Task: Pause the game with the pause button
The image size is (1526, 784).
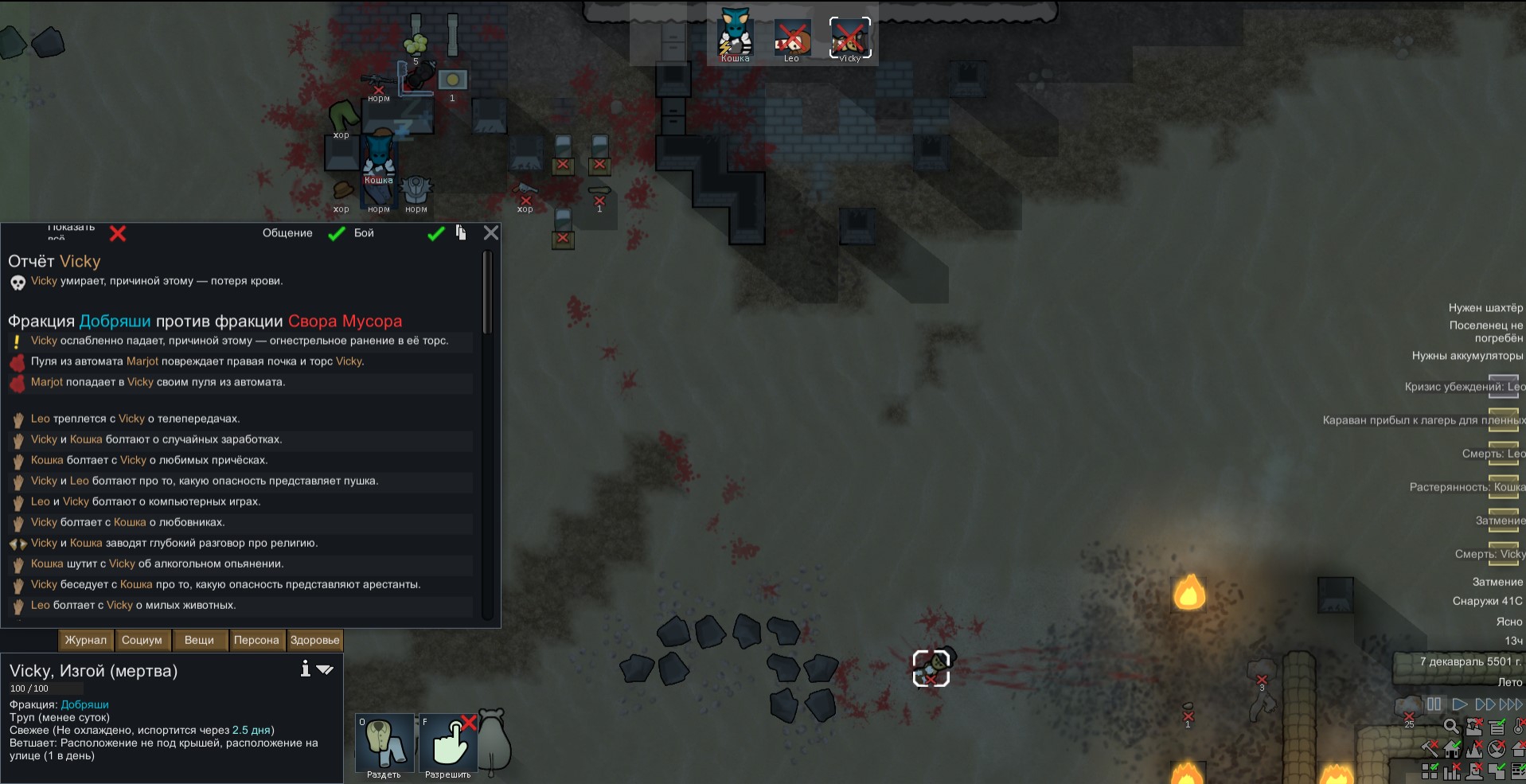Action: pos(1434,704)
